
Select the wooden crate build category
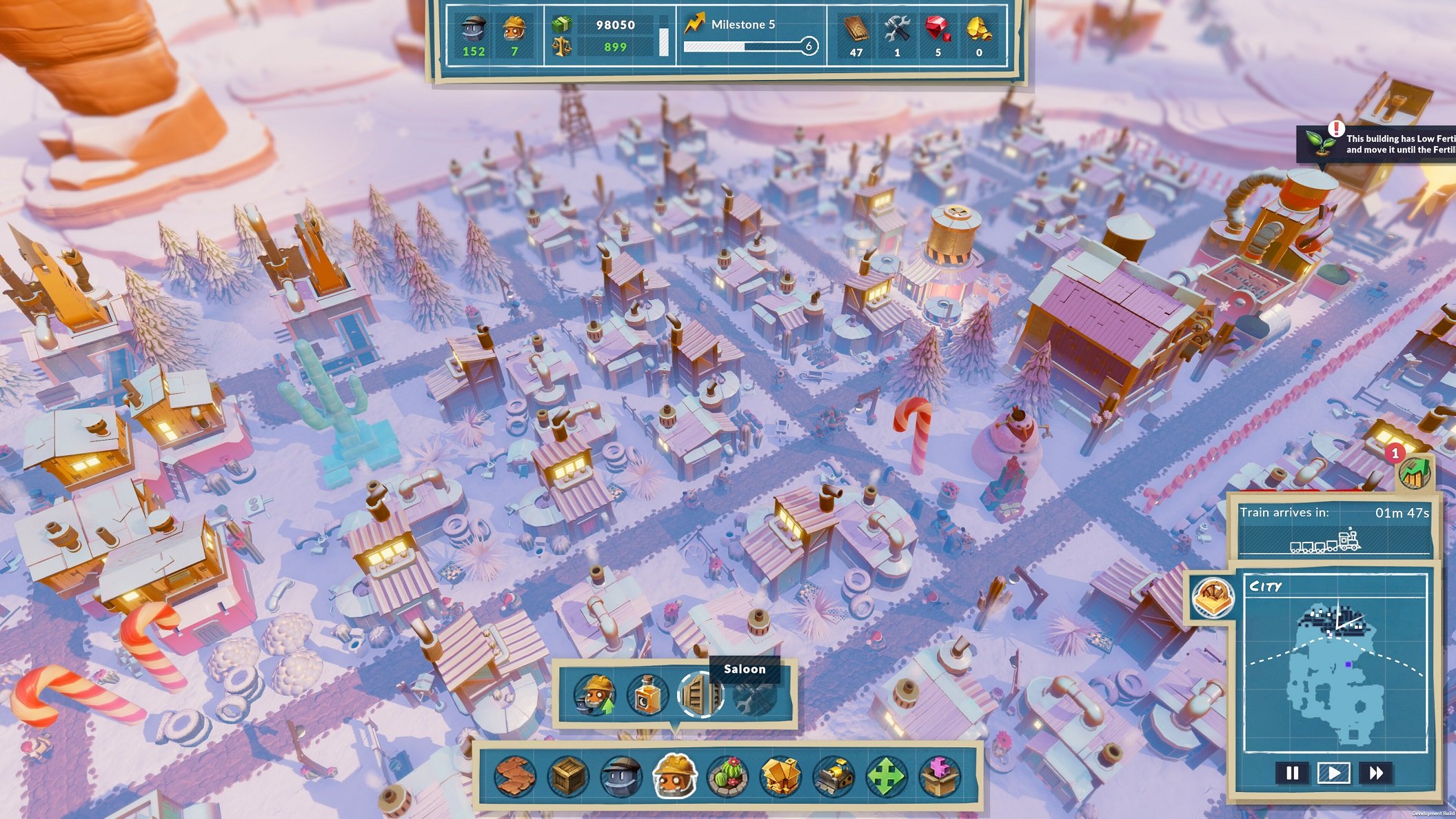(568, 776)
